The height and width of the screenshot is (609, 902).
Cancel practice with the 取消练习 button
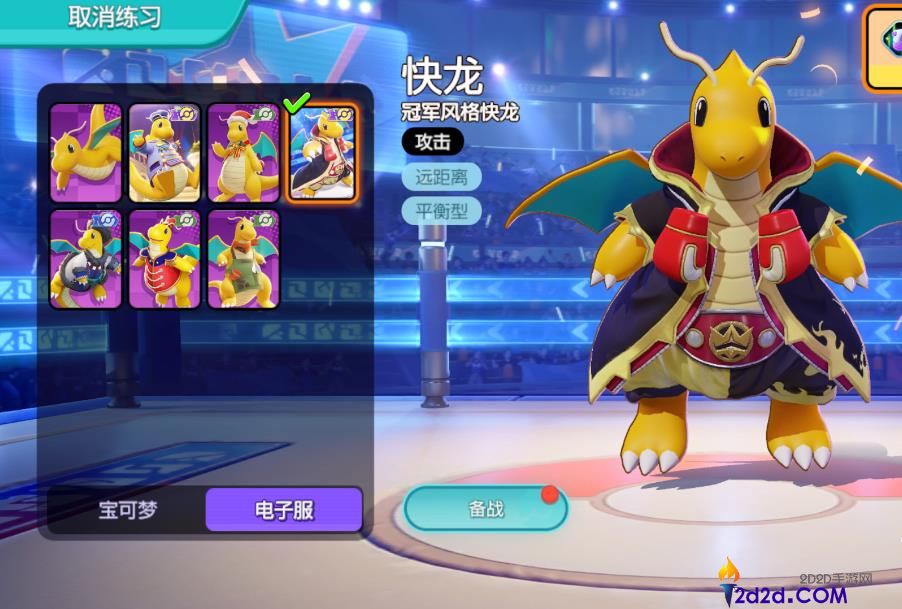114,17
